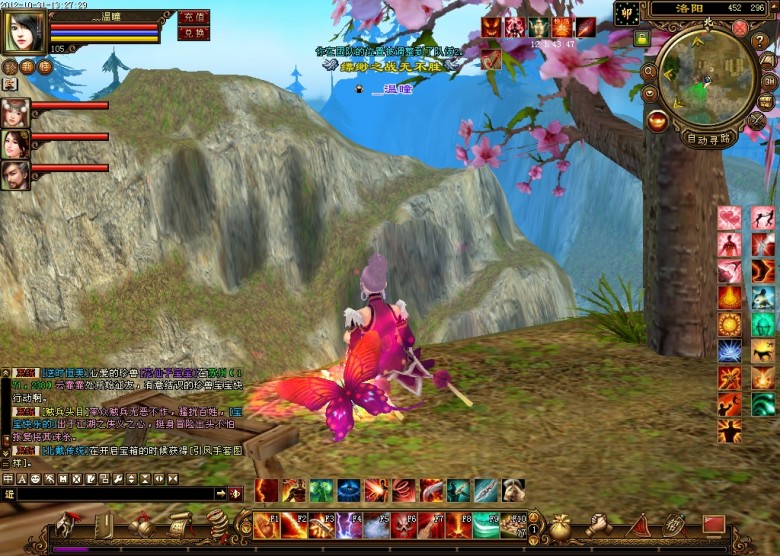Open the money bag inventory icon
This screenshot has height=556, width=780.
[562, 524]
